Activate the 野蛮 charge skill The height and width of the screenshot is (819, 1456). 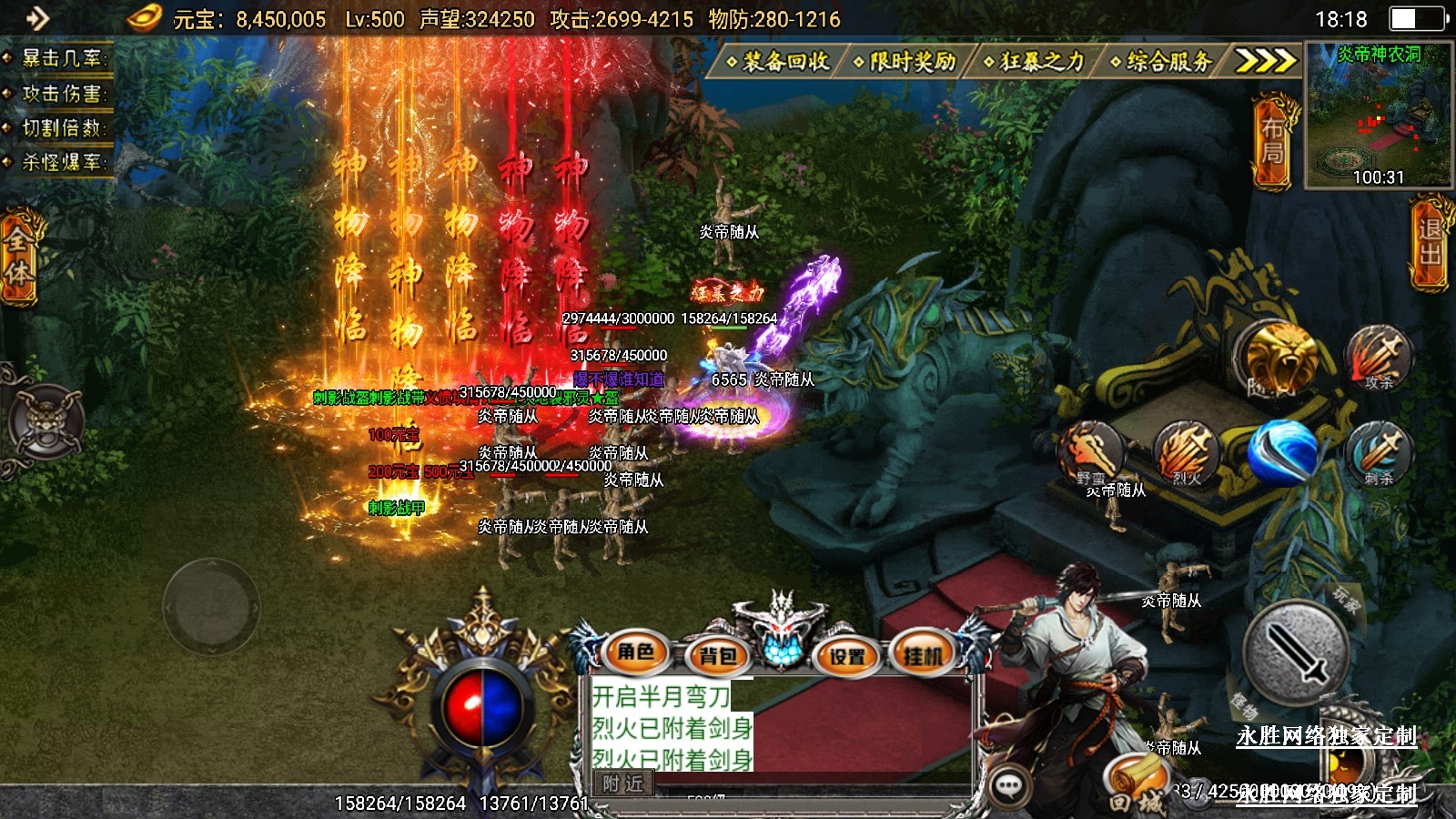1091,453
